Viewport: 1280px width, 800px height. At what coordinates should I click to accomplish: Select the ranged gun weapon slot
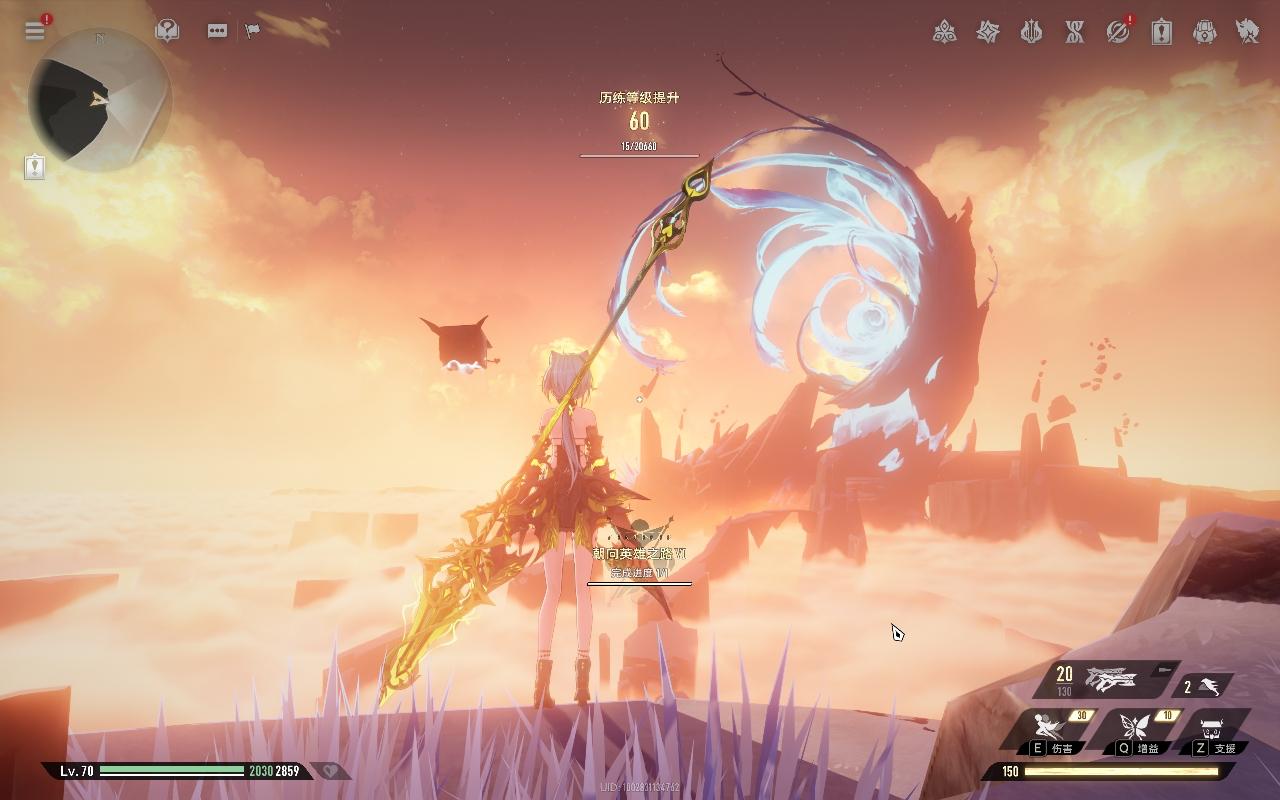1109,680
